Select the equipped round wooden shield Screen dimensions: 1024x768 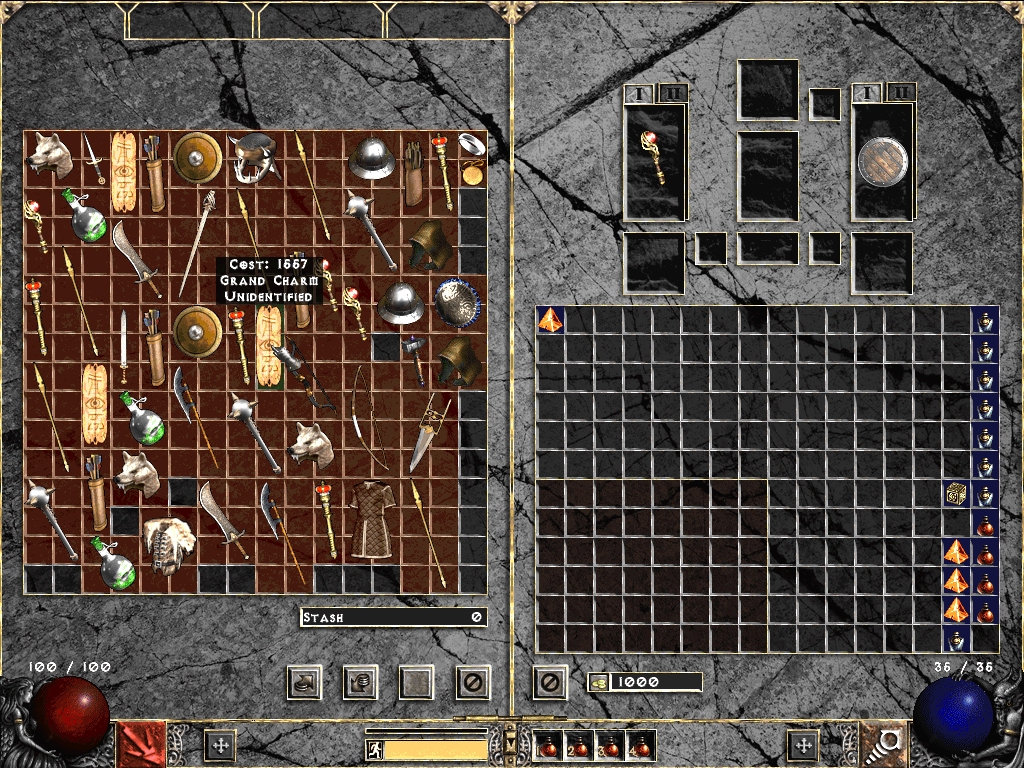pos(881,161)
